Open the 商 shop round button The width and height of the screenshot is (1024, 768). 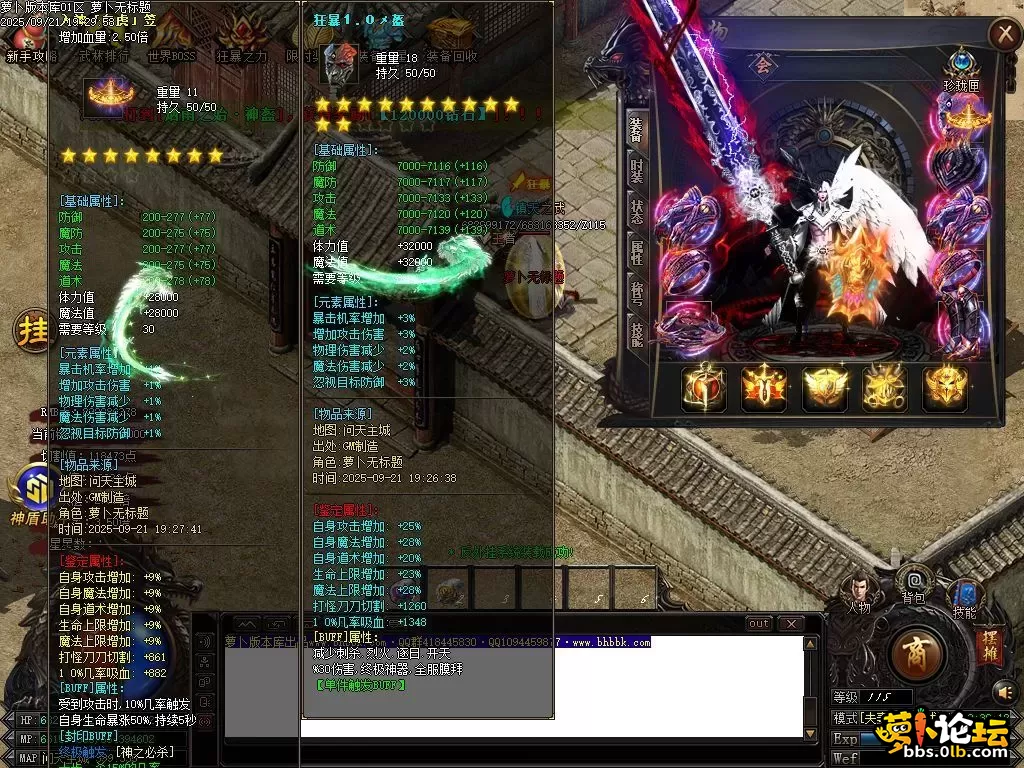pos(915,657)
